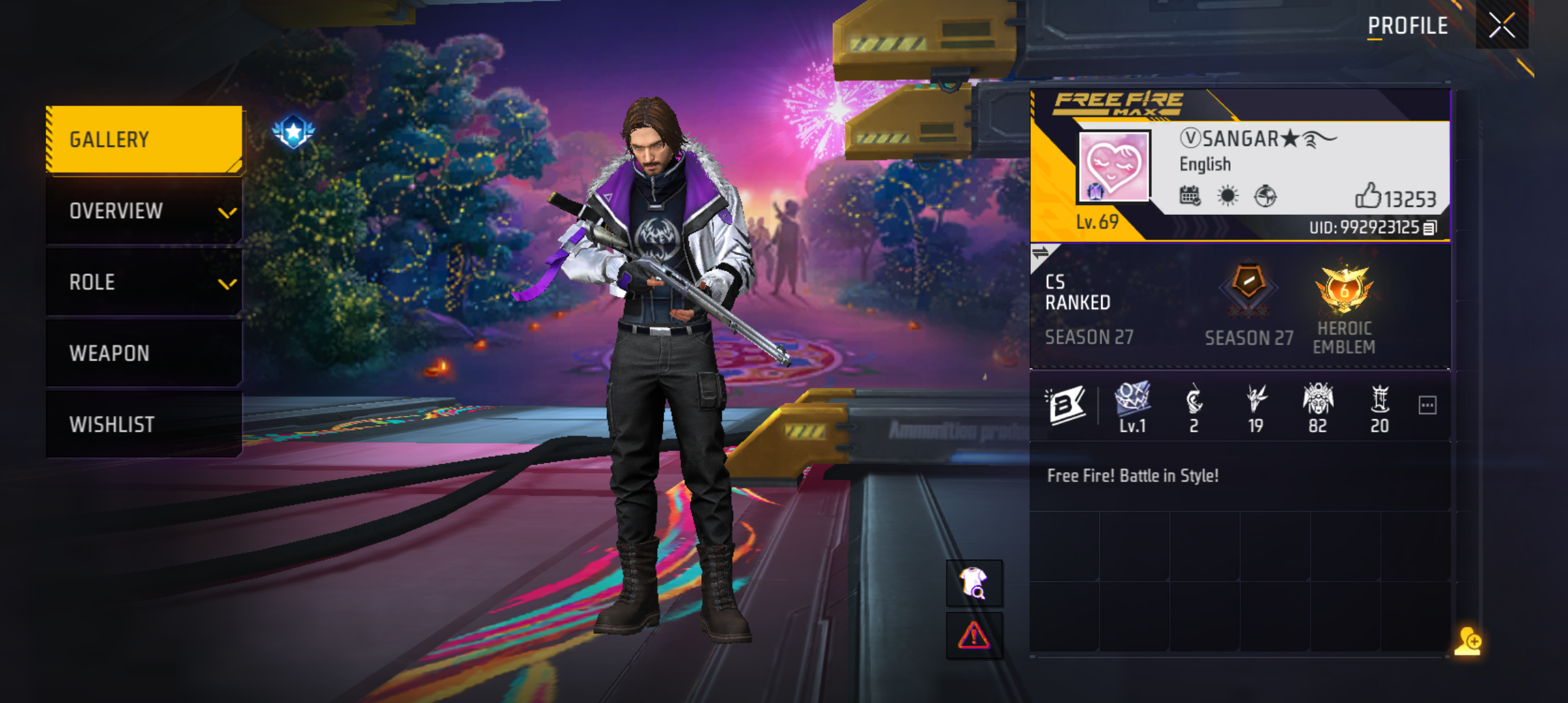The image size is (1568, 703).
Task: Expand the Overview menu section
Action: click(144, 211)
